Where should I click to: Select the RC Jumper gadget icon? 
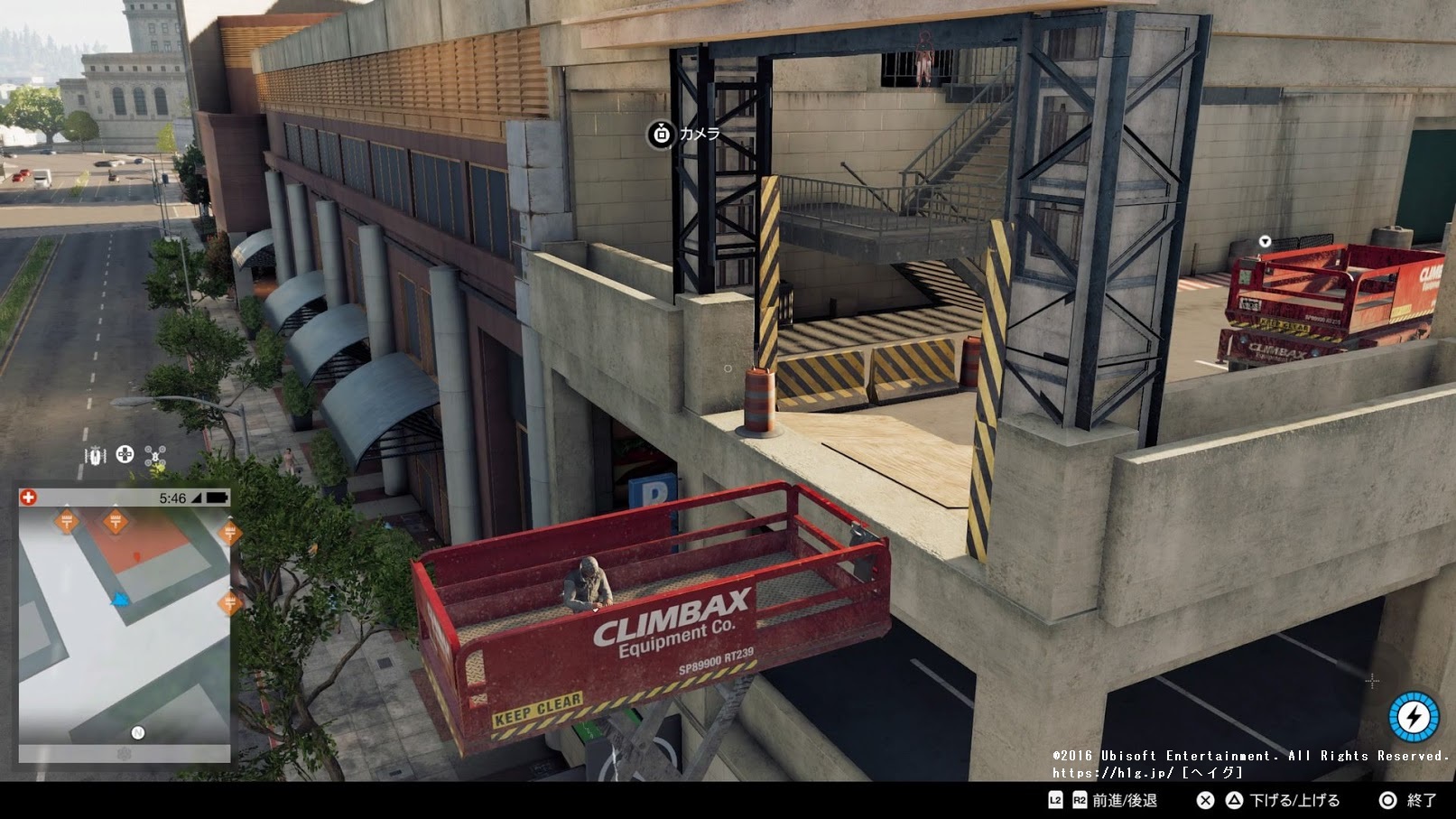(94, 455)
